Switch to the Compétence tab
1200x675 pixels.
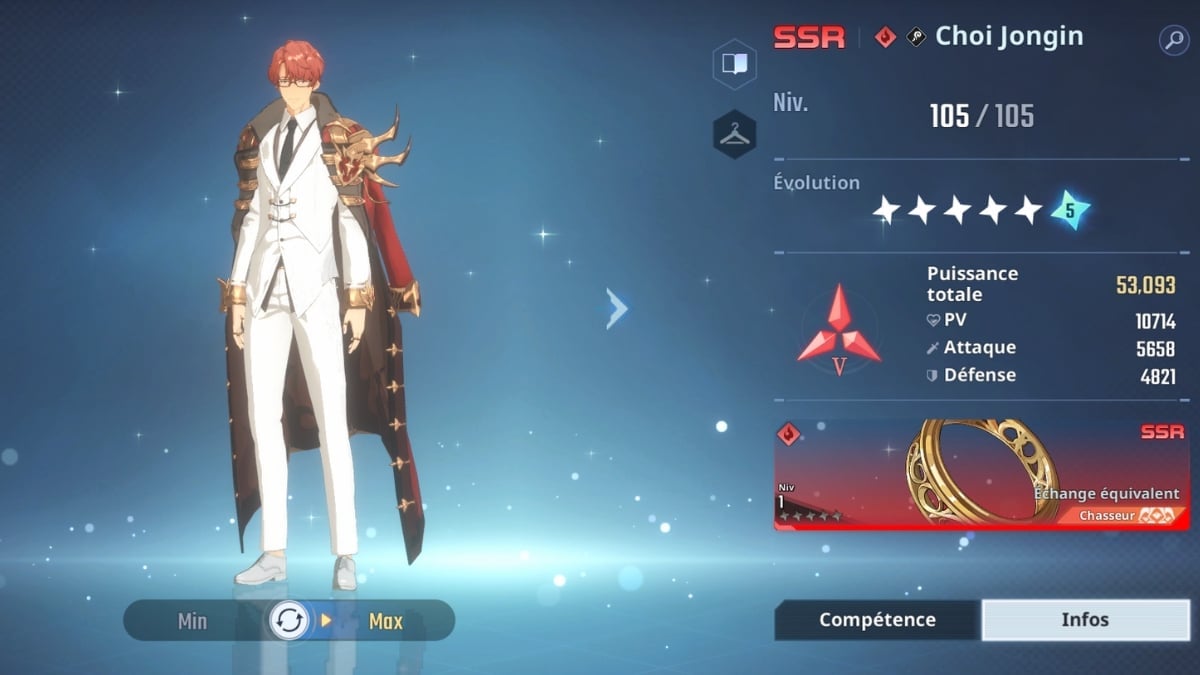[877, 620]
